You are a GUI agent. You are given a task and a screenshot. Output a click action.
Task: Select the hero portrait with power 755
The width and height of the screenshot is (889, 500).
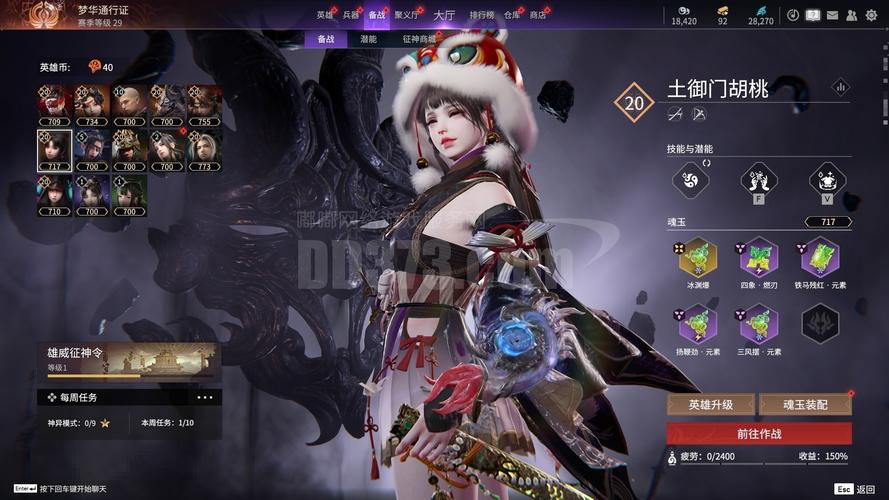point(205,102)
